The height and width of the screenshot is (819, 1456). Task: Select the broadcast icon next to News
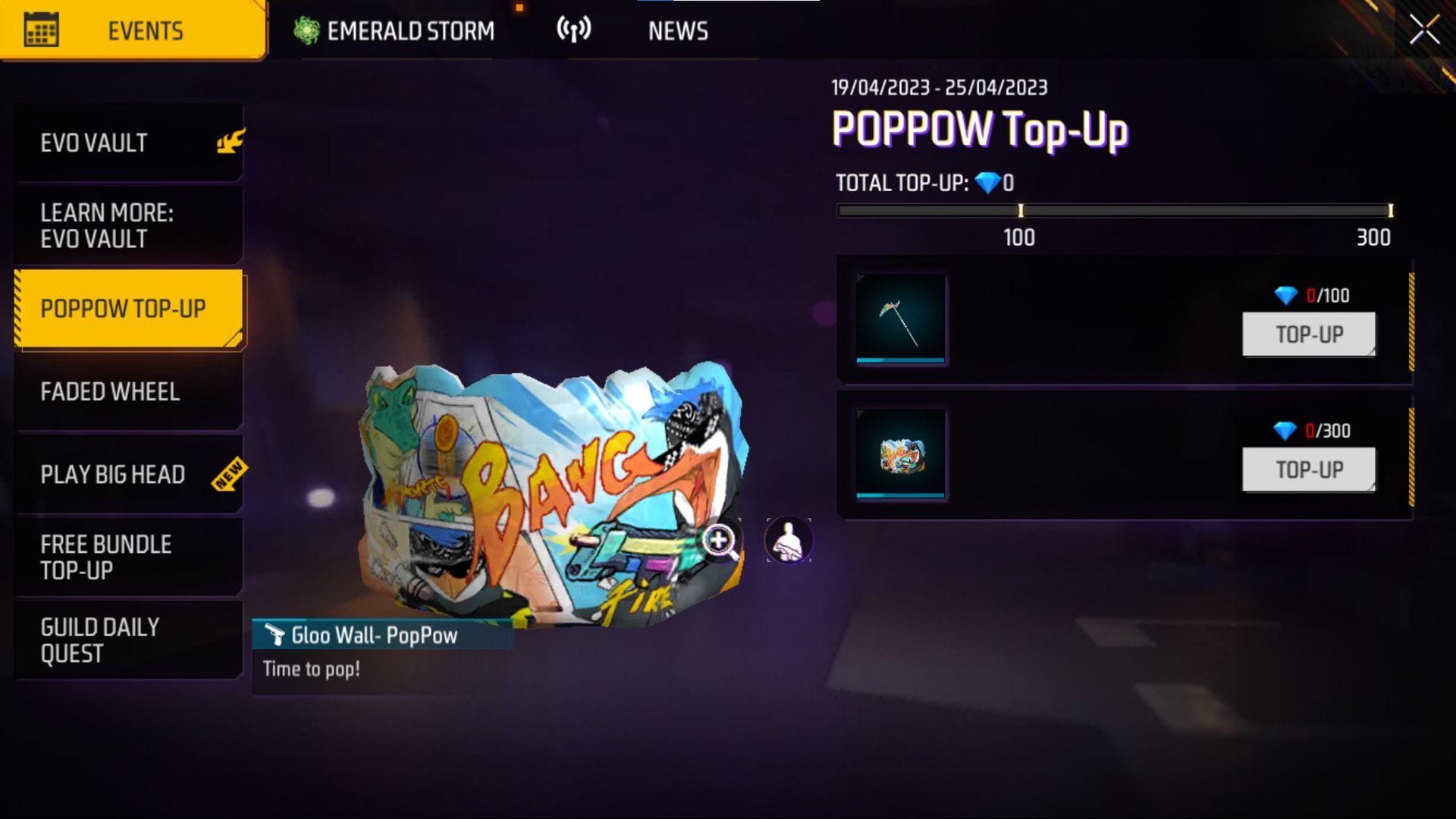[x=576, y=29]
